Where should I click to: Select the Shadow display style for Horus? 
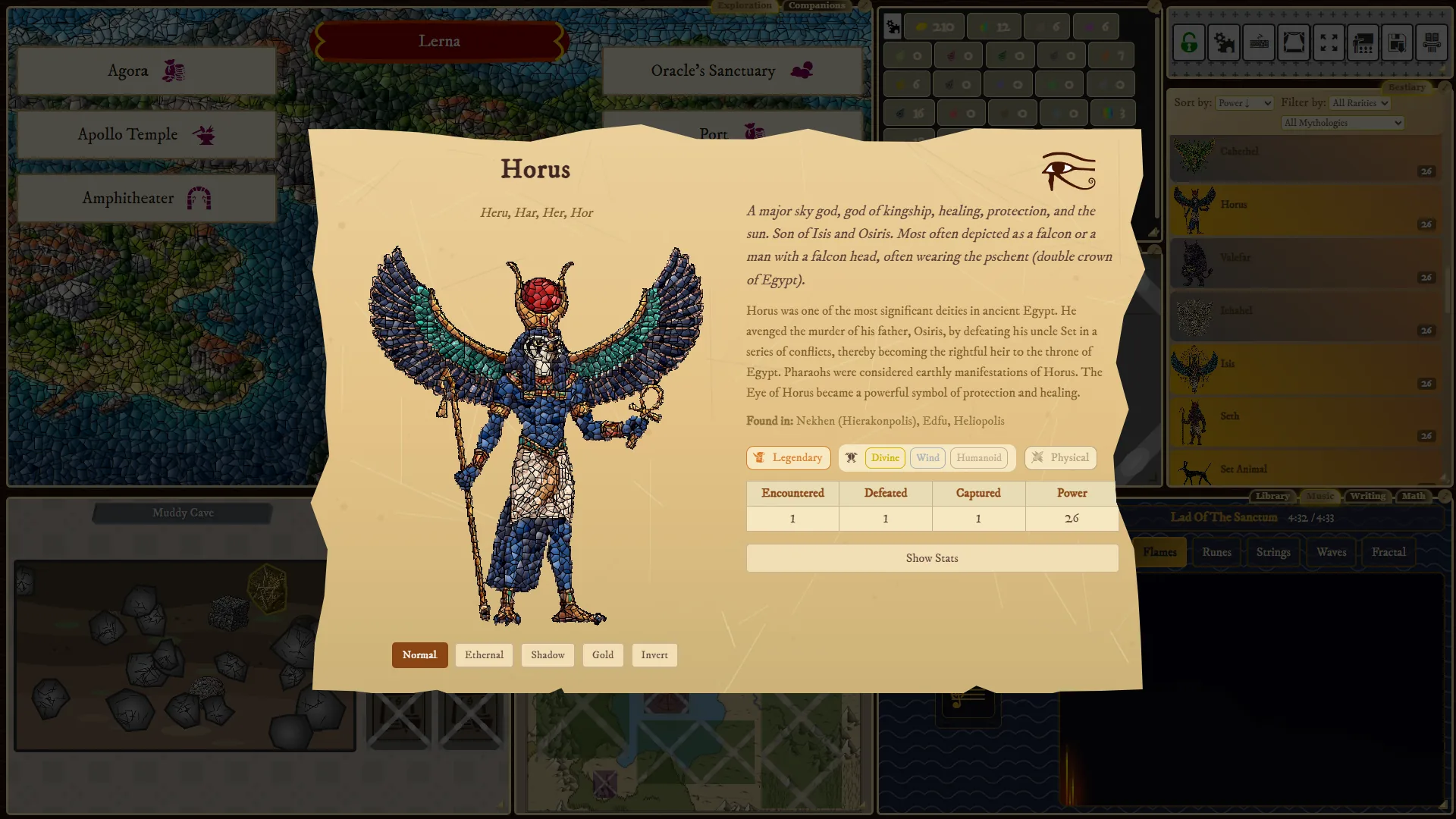548,654
